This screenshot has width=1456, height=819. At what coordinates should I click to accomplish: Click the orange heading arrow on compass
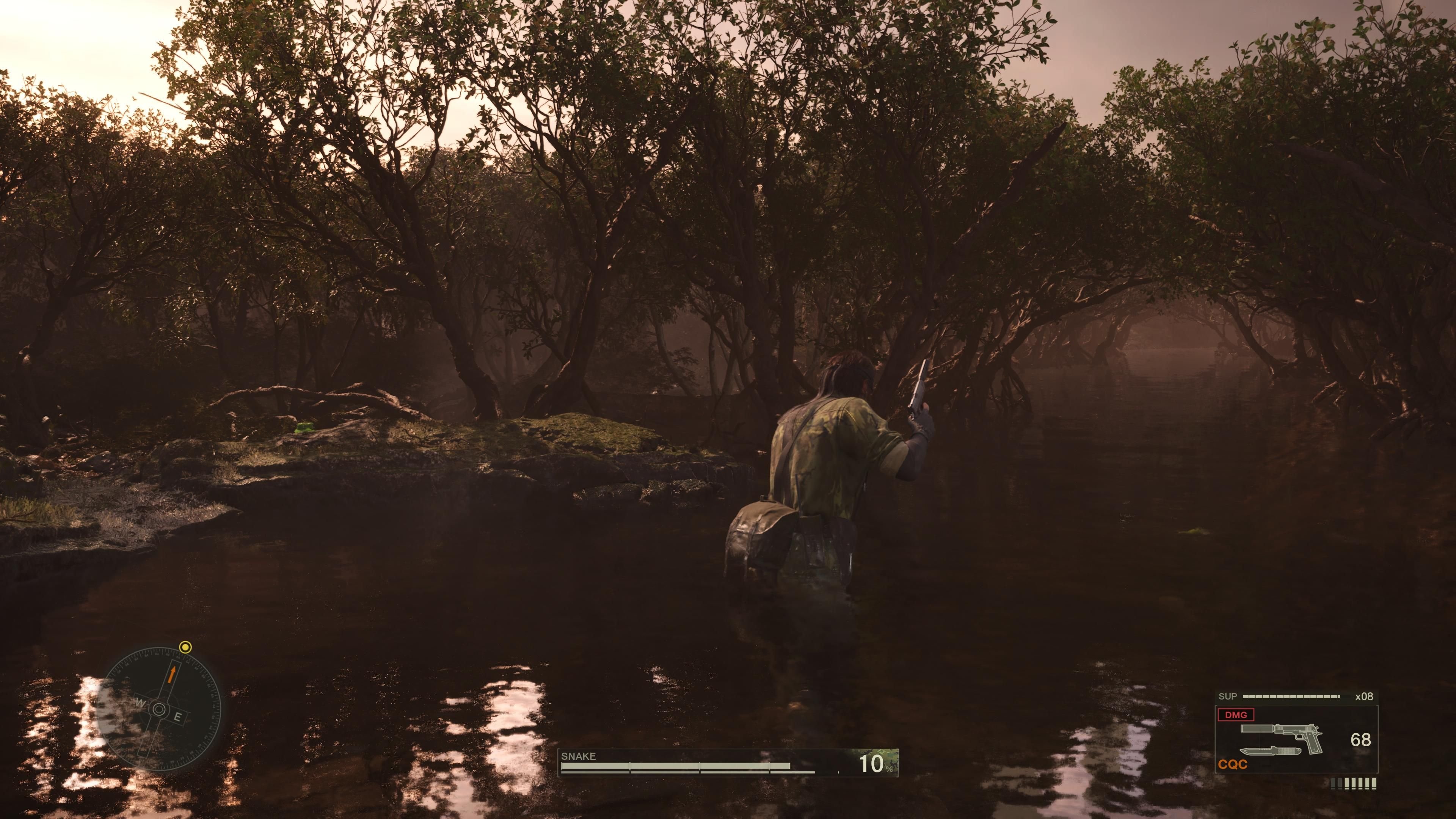pos(172,674)
